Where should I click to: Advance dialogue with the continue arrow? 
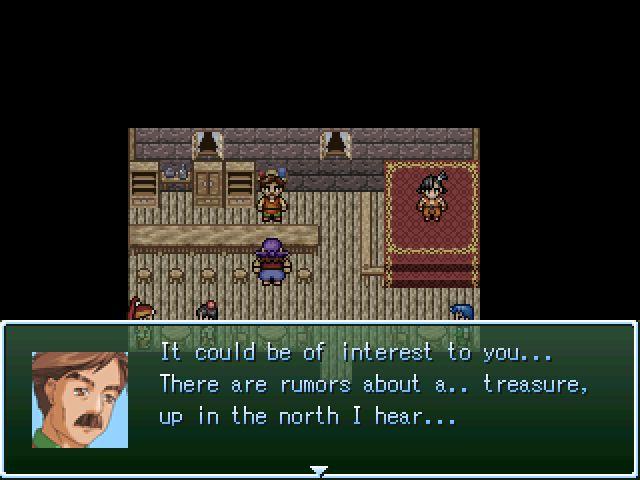coord(319,469)
